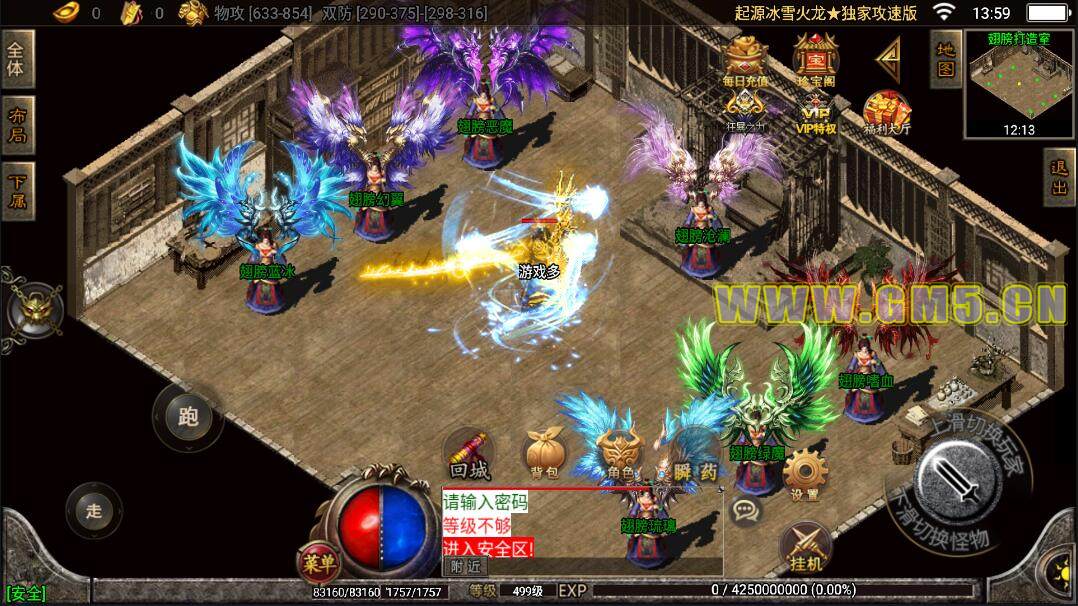The image size is (1078, 606).
Task: Open the 地图 map button
Action: 945,59
